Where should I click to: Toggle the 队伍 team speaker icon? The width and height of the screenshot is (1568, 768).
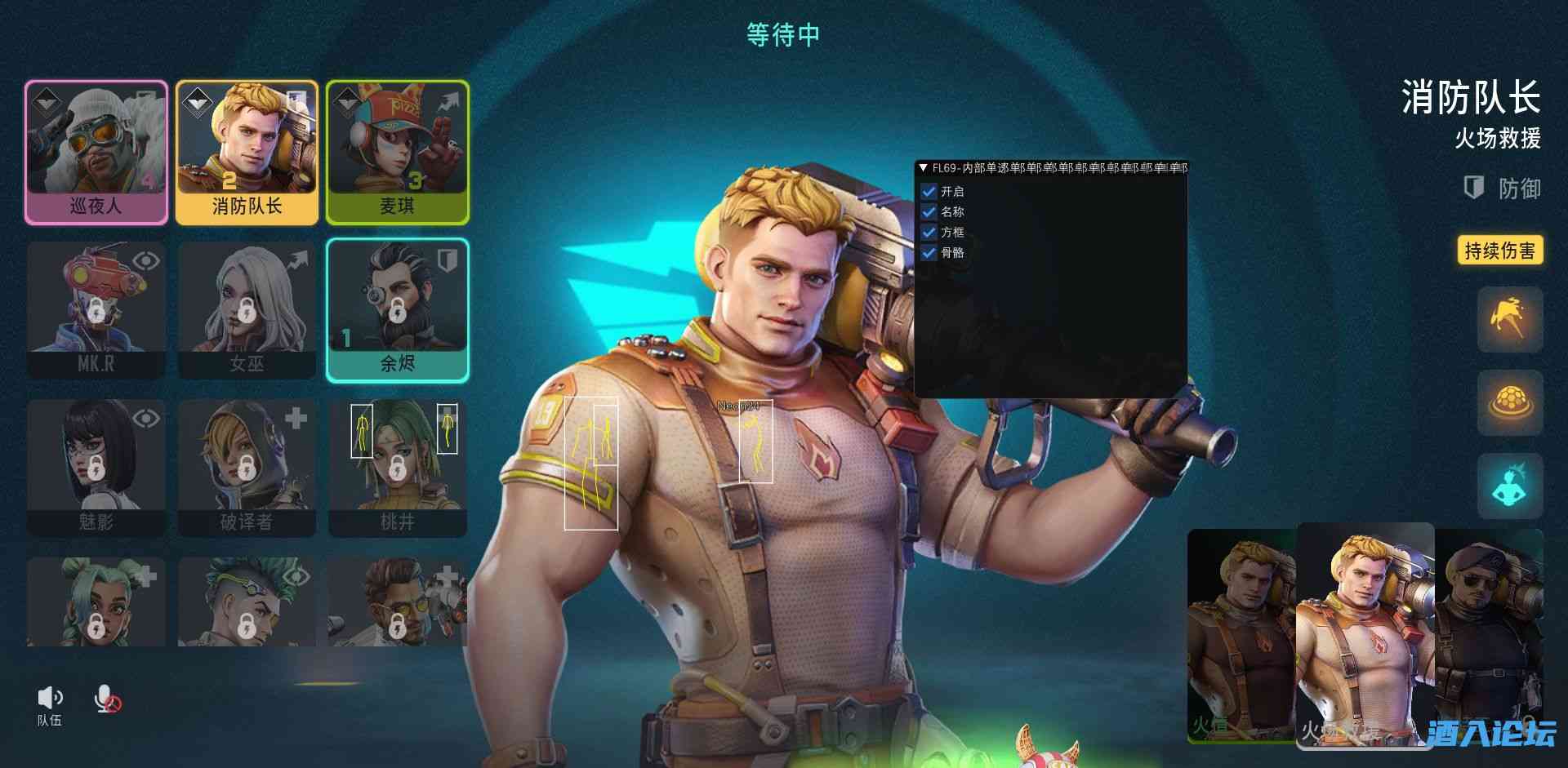tap(49, 699)
